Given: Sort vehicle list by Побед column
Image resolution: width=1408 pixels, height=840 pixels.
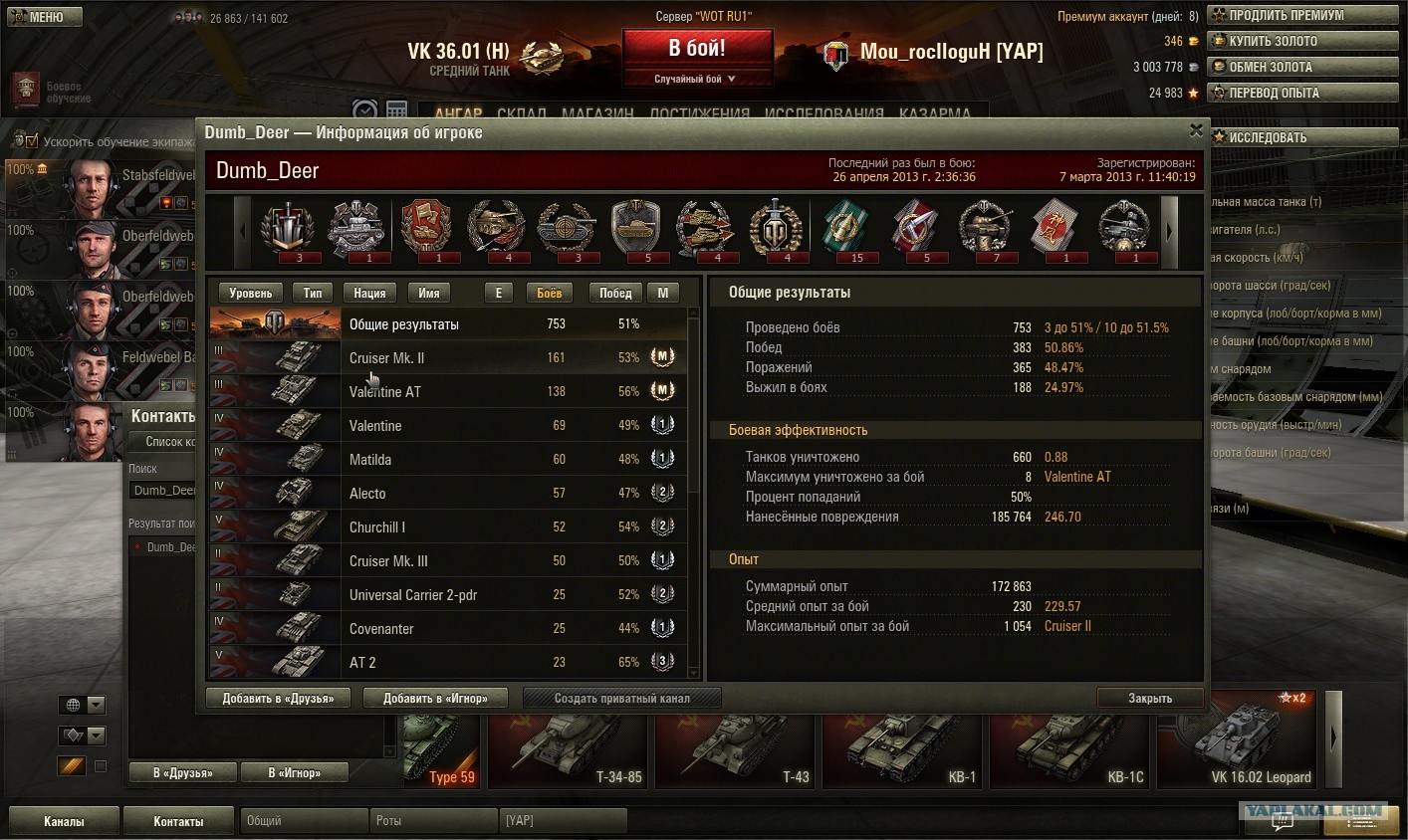Looking at the screenshot, I should (615, 293).
